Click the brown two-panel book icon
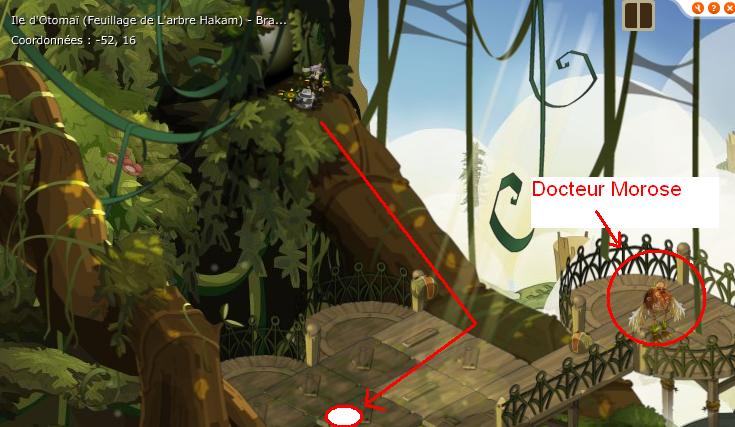The width and height of the screenshot is (735, 427). [x=636, y=15]
